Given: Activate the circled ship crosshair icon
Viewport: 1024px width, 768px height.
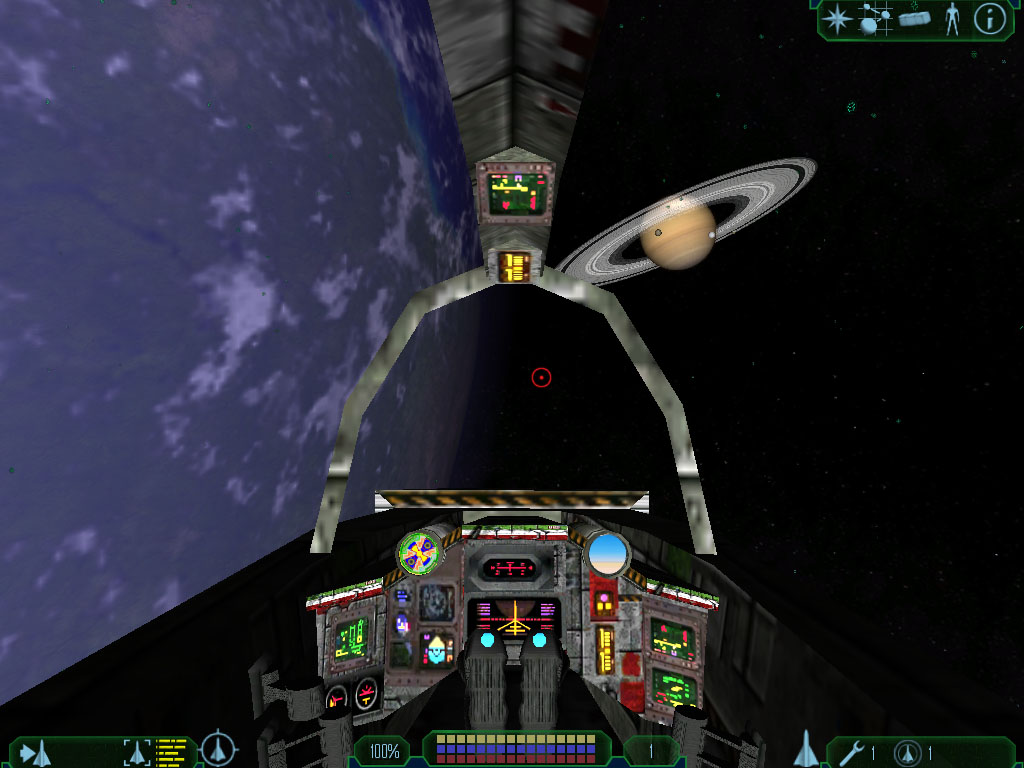Looking at the screenshot, I should point(218,750).
